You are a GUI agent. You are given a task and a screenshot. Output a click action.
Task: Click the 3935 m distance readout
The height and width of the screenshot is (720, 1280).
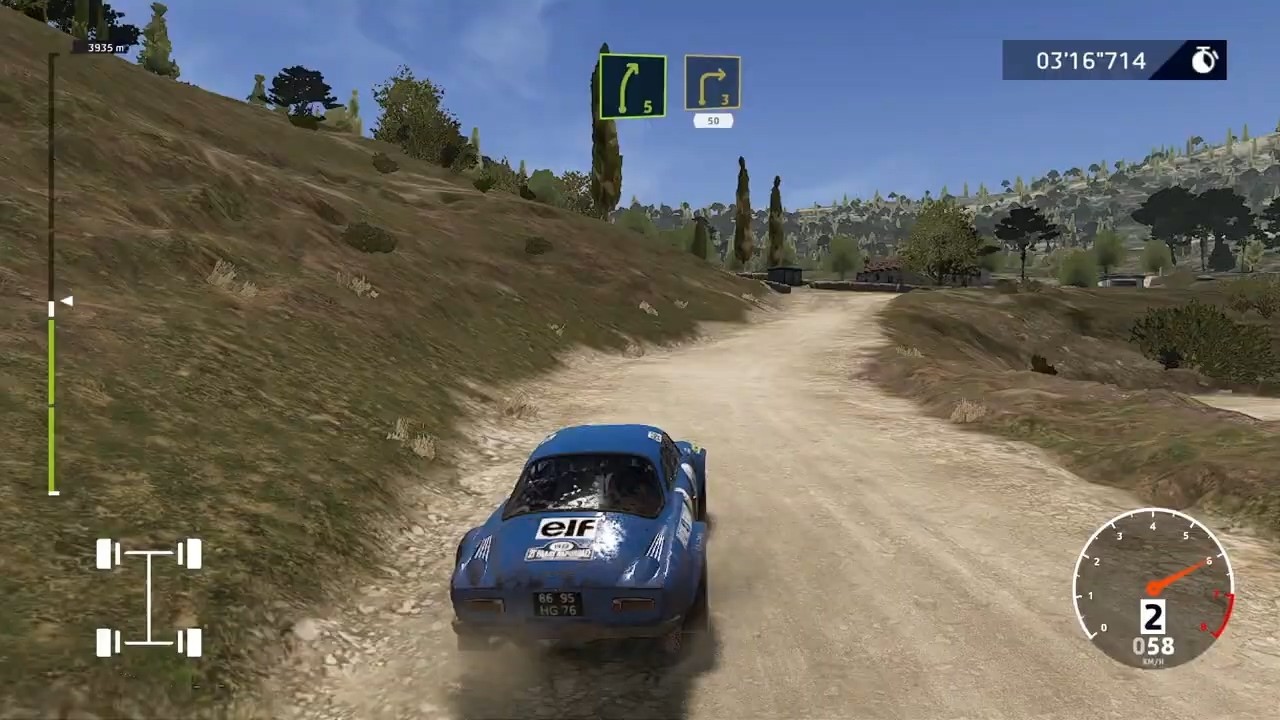(103, 47)
